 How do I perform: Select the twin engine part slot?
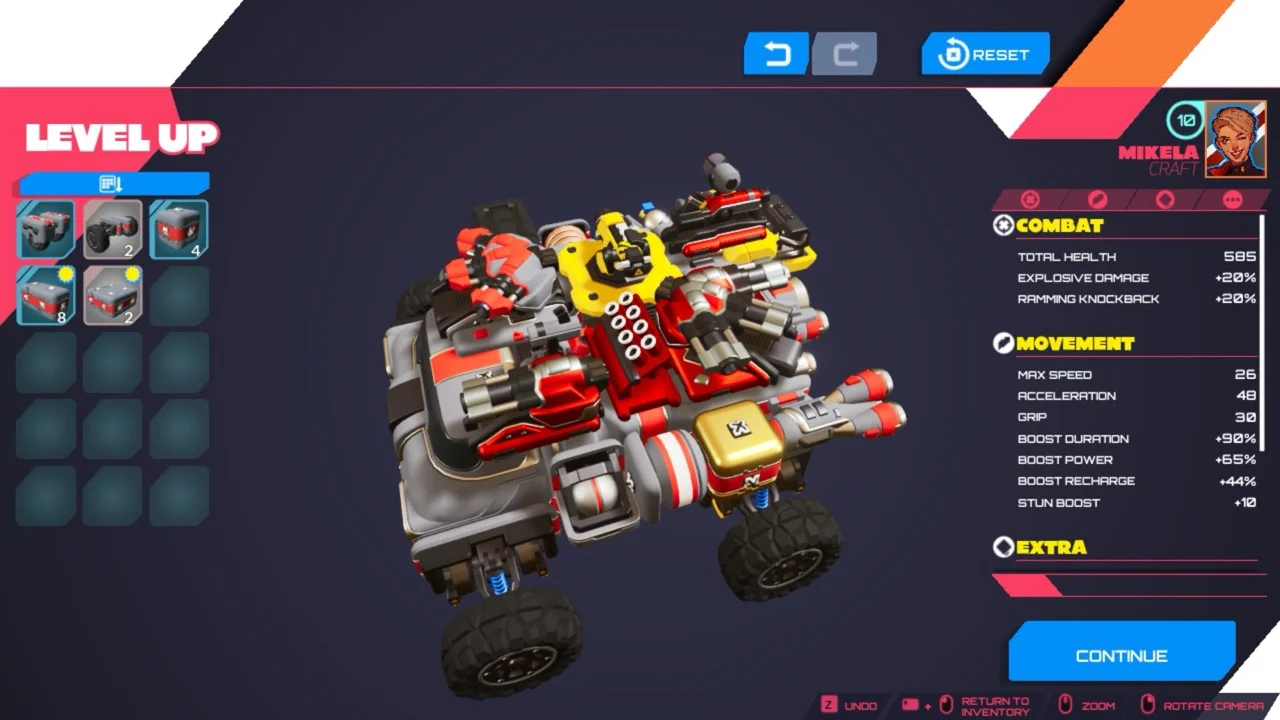[46, 229]
